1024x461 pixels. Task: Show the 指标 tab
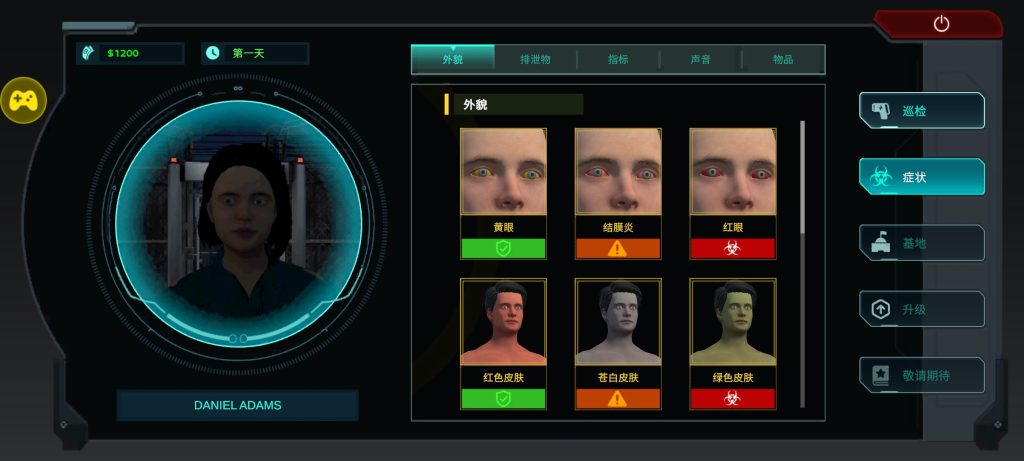click(x=618, y=60)
